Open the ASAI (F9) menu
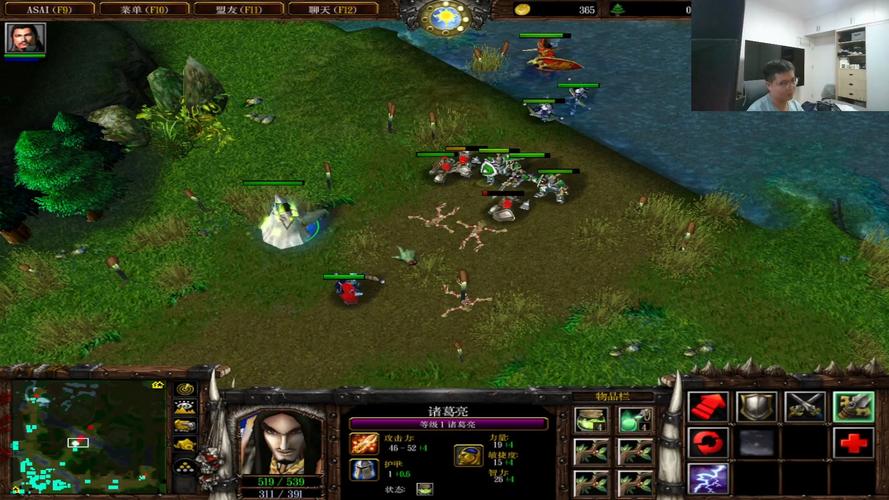889x500 pixels. tap(48, 9)
